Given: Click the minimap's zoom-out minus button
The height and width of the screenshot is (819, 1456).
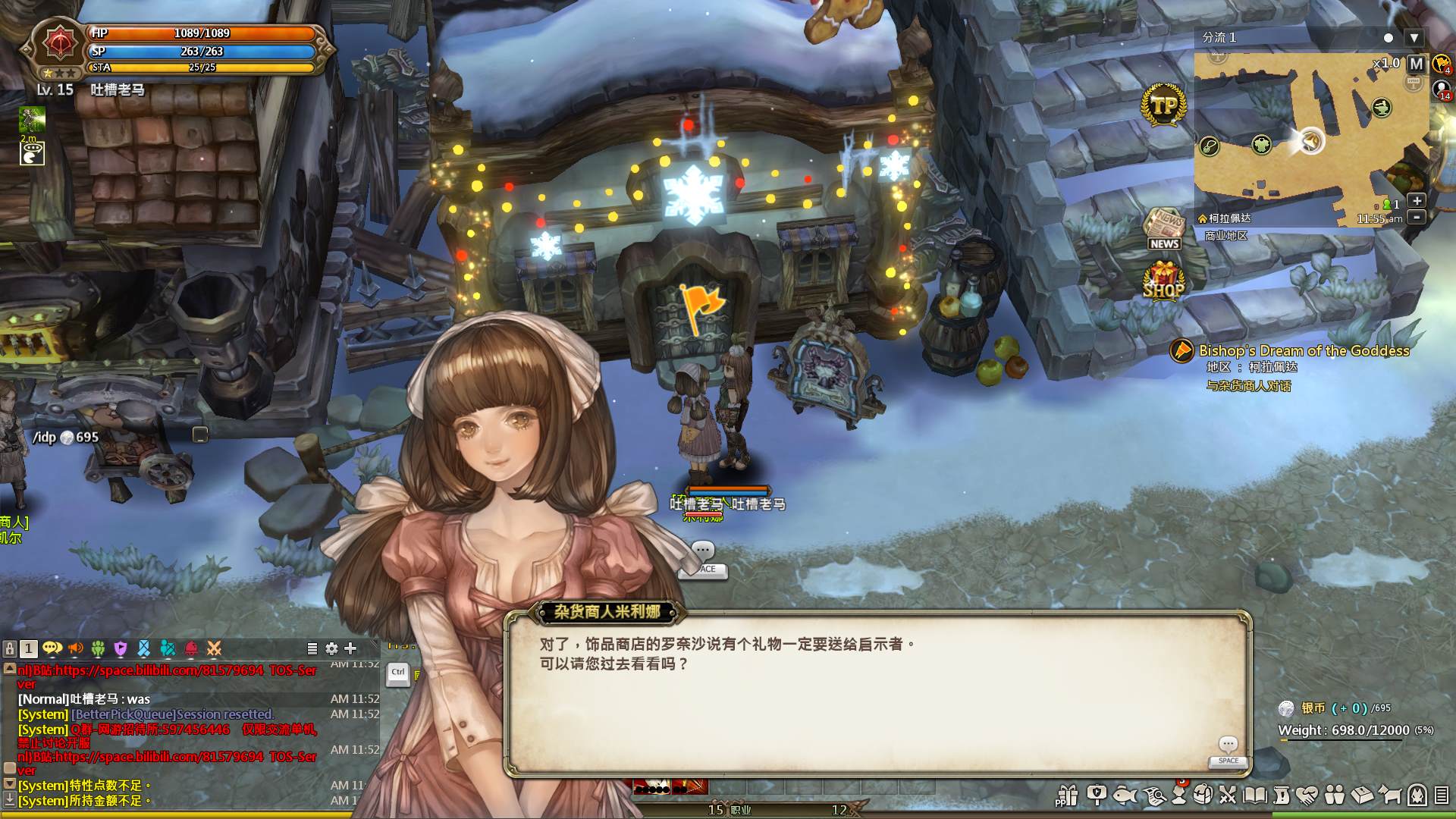Looking at the screenshot, I should pyautogui.click(x=1416, y=217).
